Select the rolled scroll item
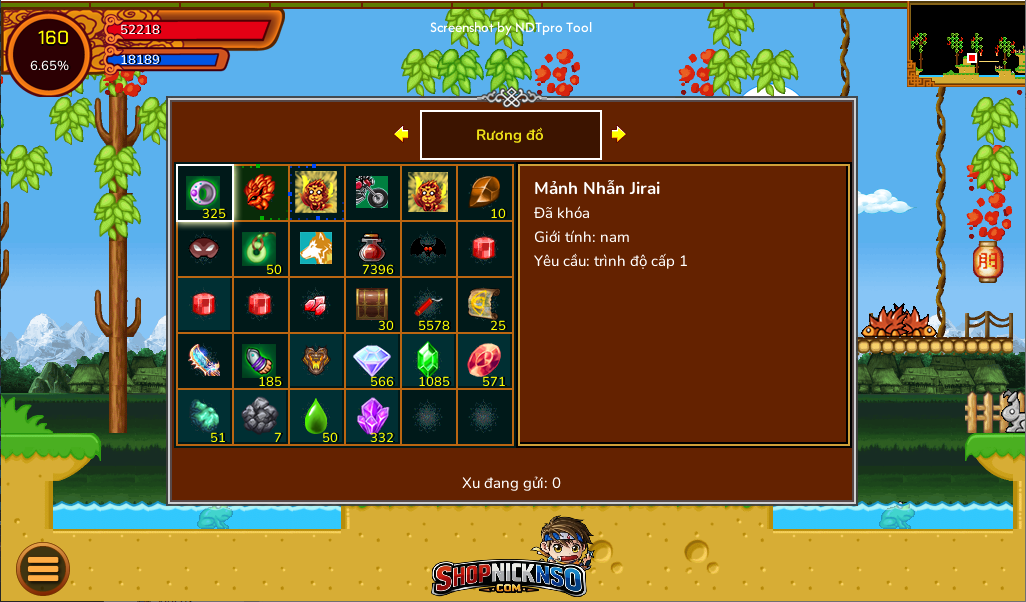The width and height of the screenshot is (1026, 602). click(x=485, y=305)
